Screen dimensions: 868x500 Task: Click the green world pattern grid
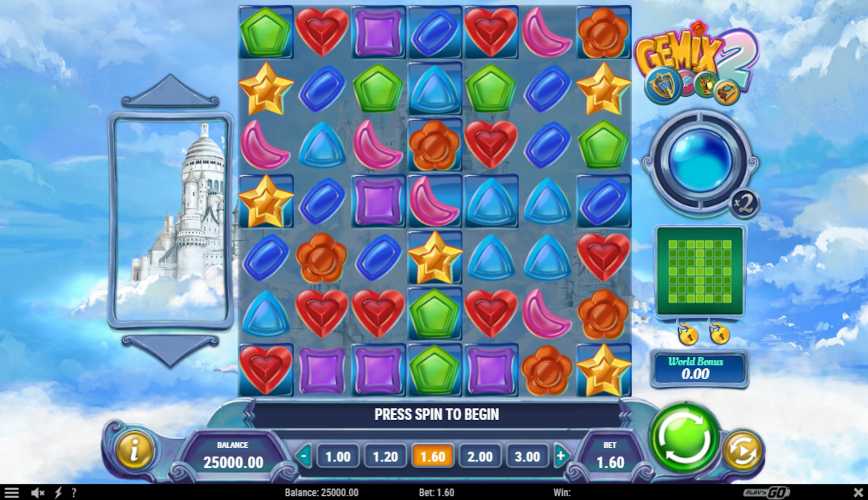(x=699, y=271)
